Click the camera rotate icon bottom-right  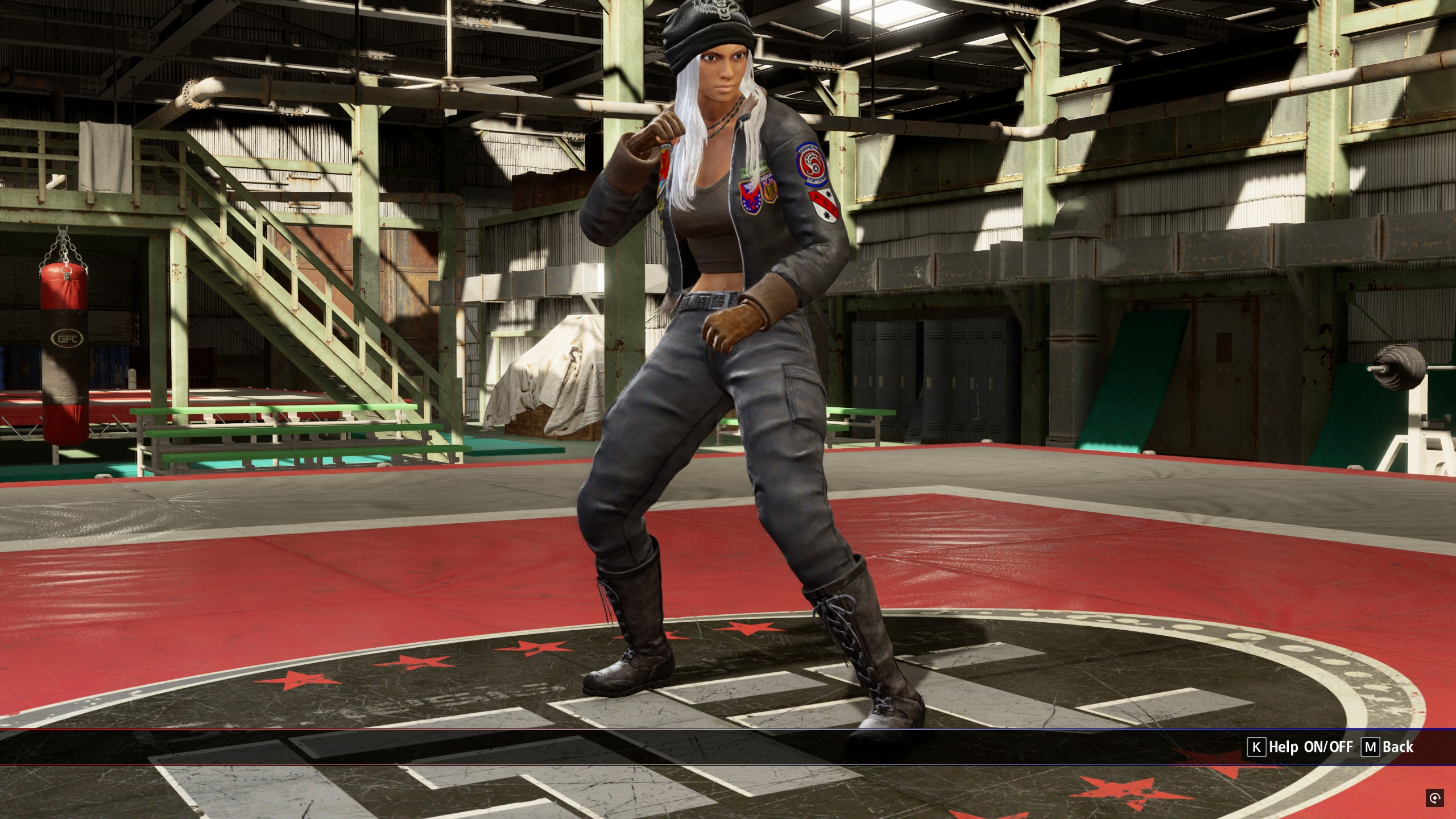[x=1435, y=799]
